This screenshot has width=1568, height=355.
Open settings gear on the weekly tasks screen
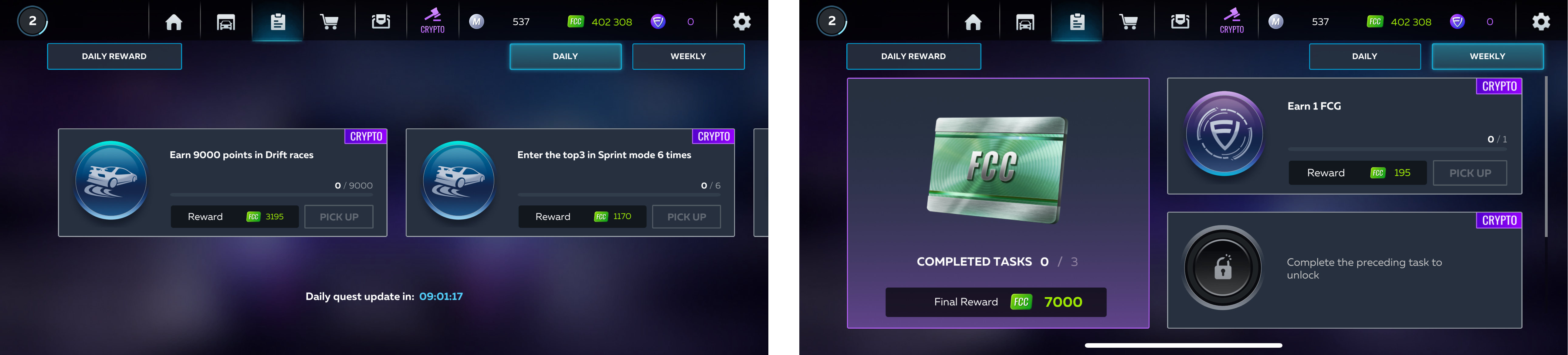1541,22
